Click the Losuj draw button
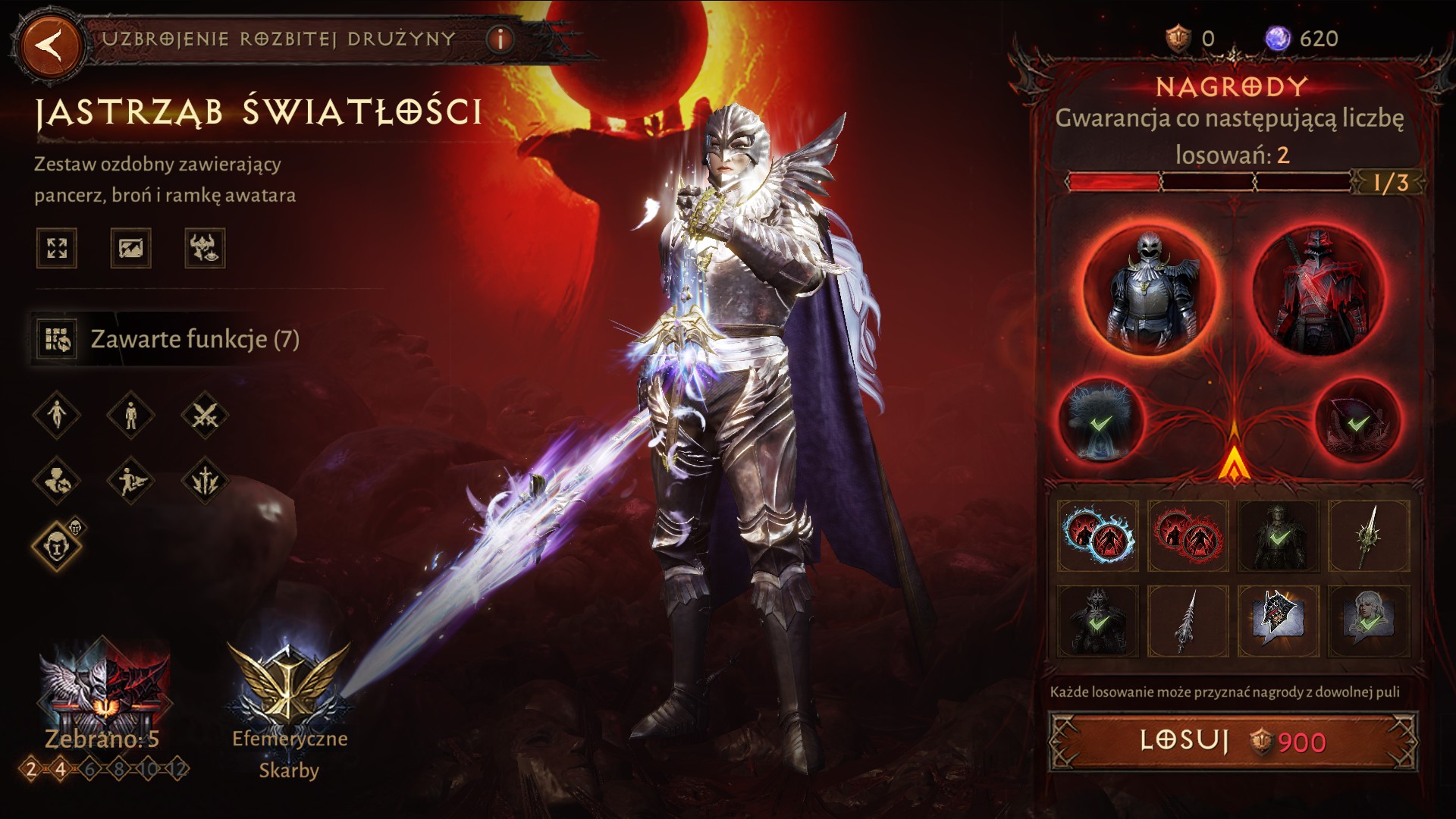Image resolution: width=1456 pixels, height=819 pixels. 1232,741
